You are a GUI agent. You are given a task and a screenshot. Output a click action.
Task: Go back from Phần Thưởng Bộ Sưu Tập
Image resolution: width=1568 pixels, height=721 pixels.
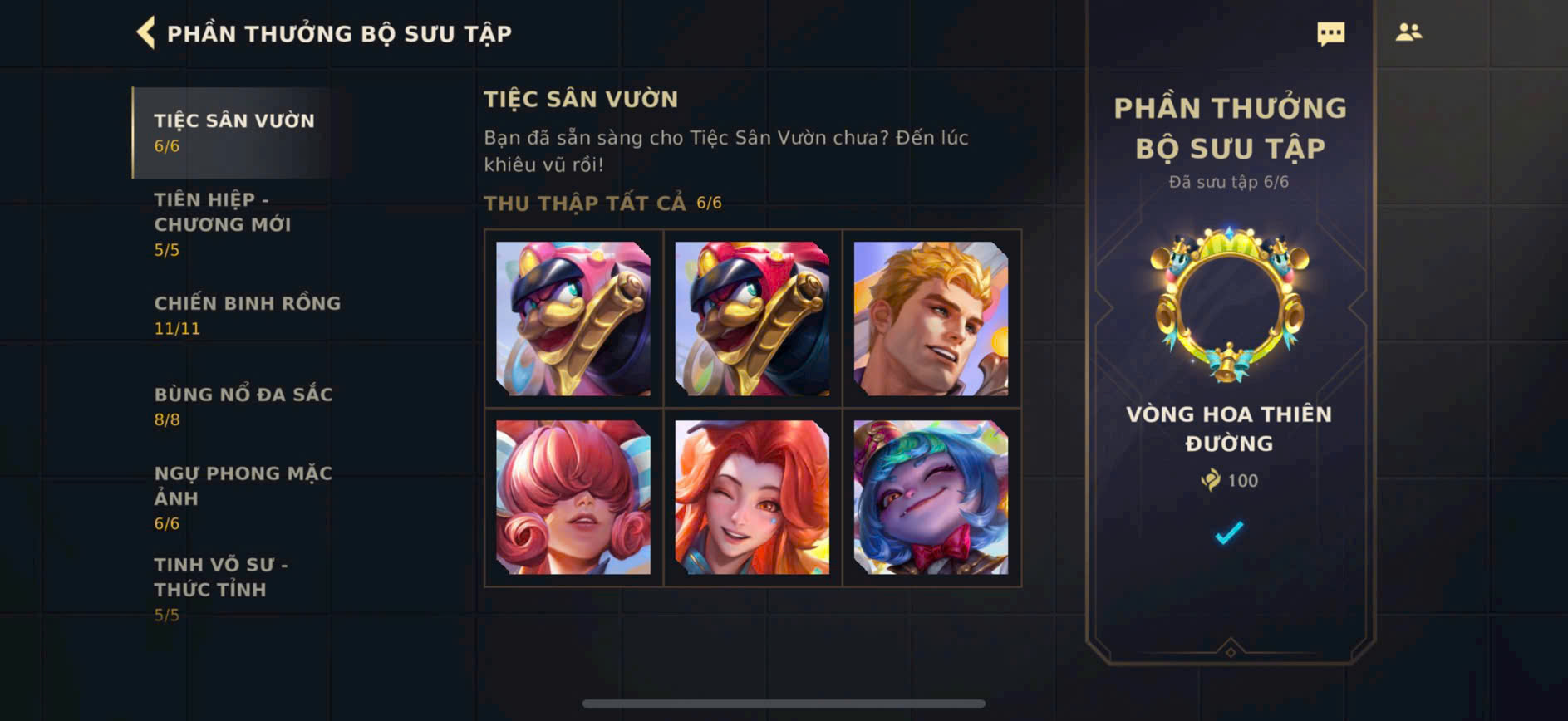pyautogui.click(x=146, y=33)
